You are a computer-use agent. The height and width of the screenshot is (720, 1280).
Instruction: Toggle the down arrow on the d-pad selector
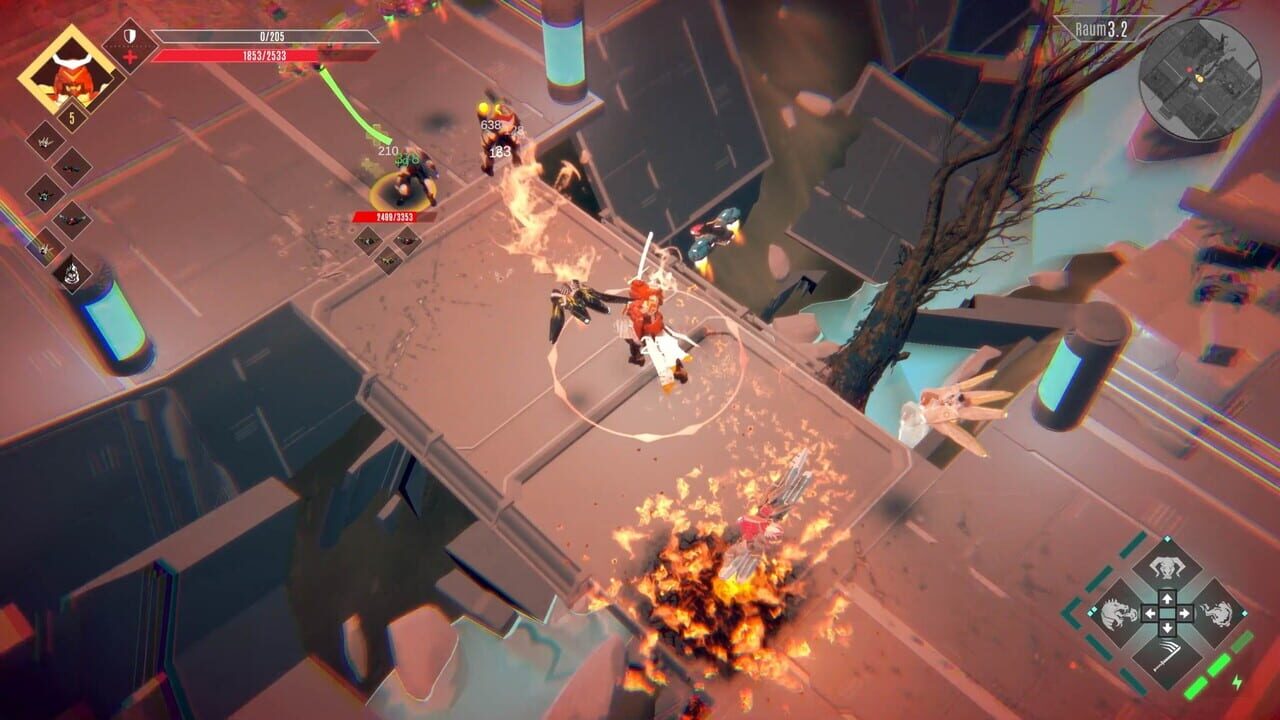pos(1167,628)
